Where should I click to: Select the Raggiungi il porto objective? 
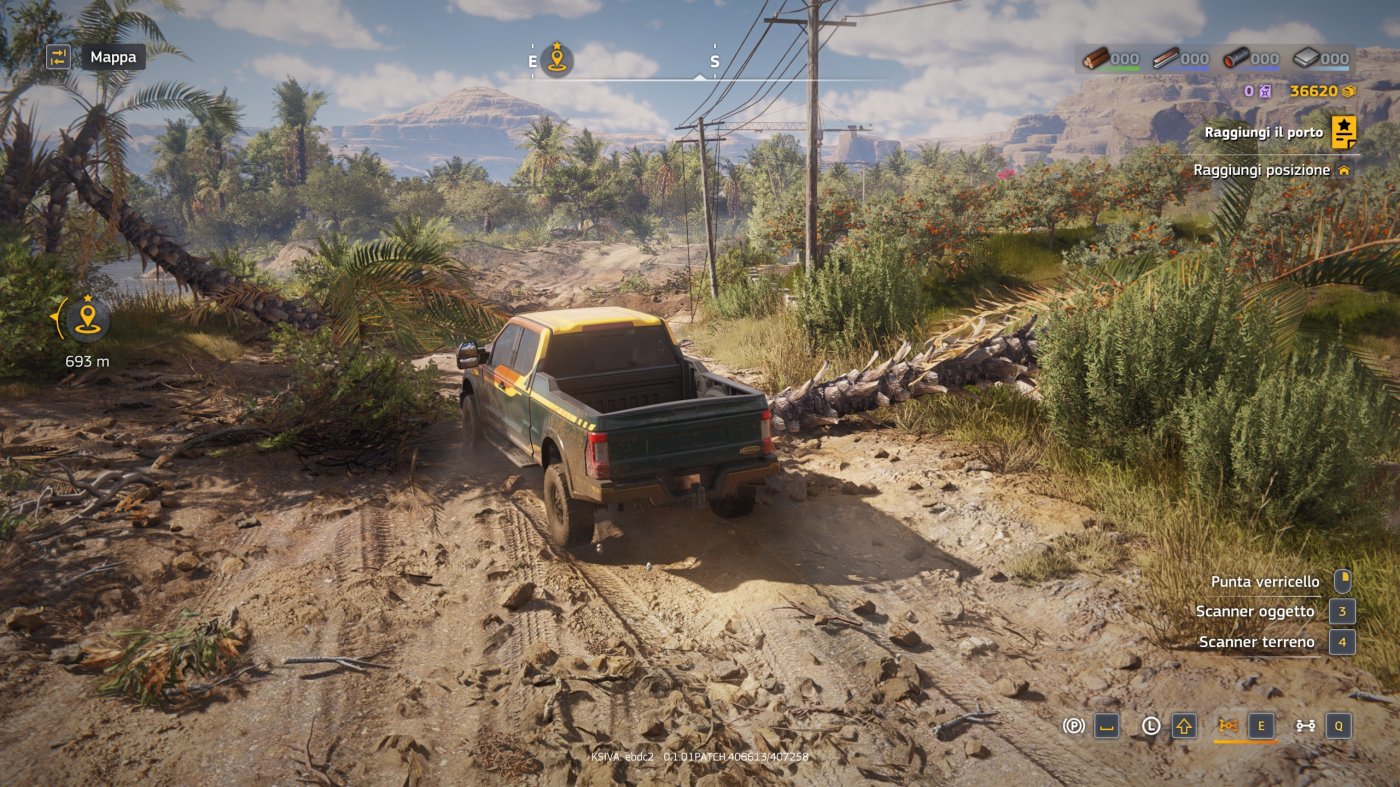pyautogui.click(x=1262, y=131)
